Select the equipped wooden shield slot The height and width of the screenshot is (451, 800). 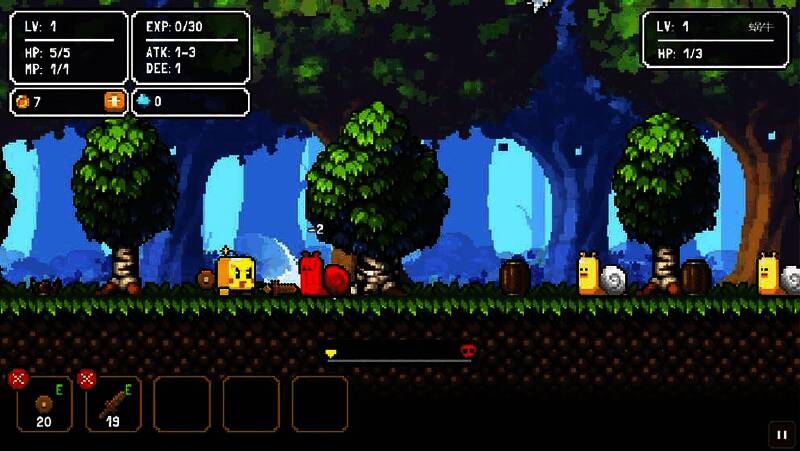[44, 405]
